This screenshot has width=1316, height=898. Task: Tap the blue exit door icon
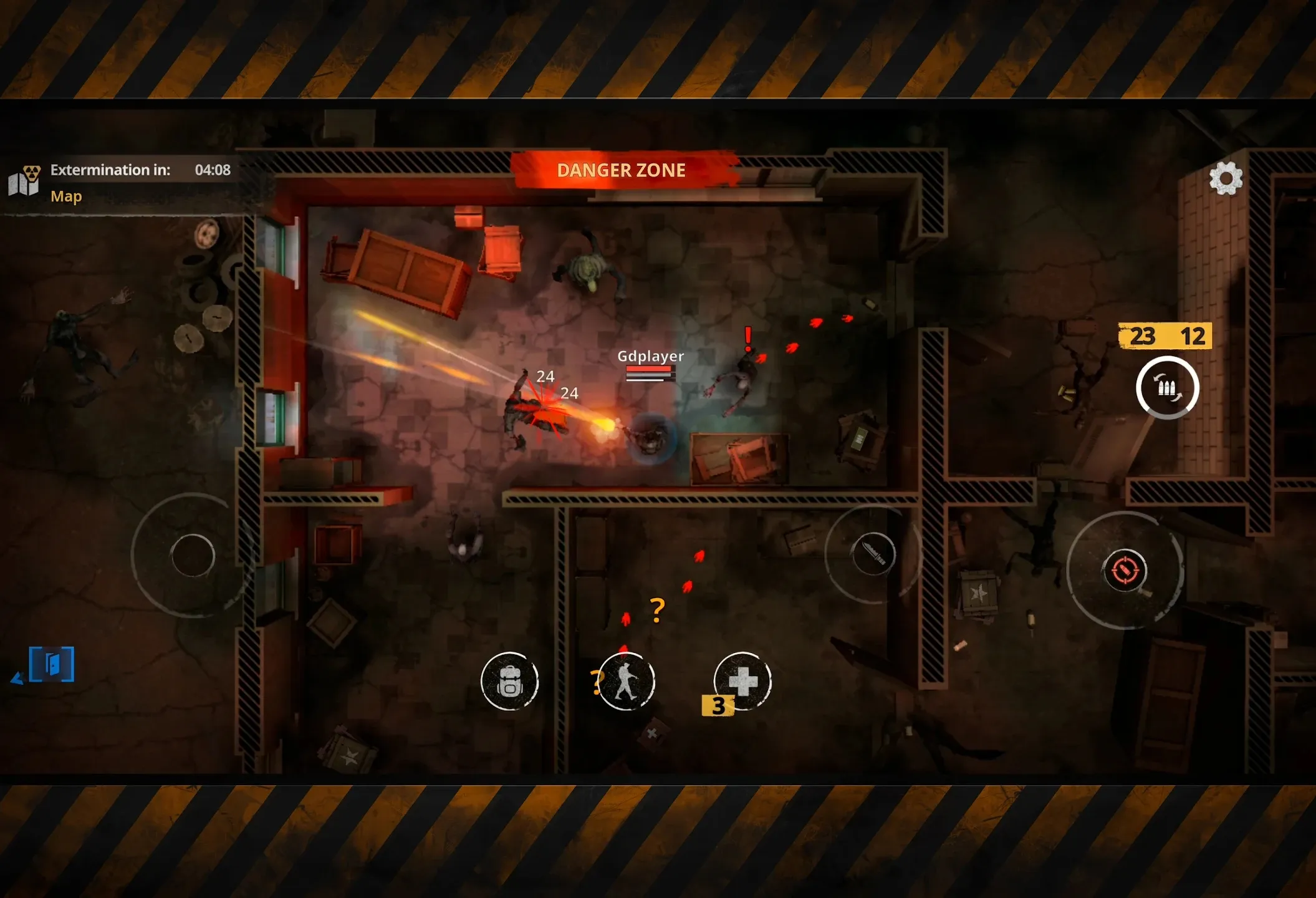coord(52,664)
